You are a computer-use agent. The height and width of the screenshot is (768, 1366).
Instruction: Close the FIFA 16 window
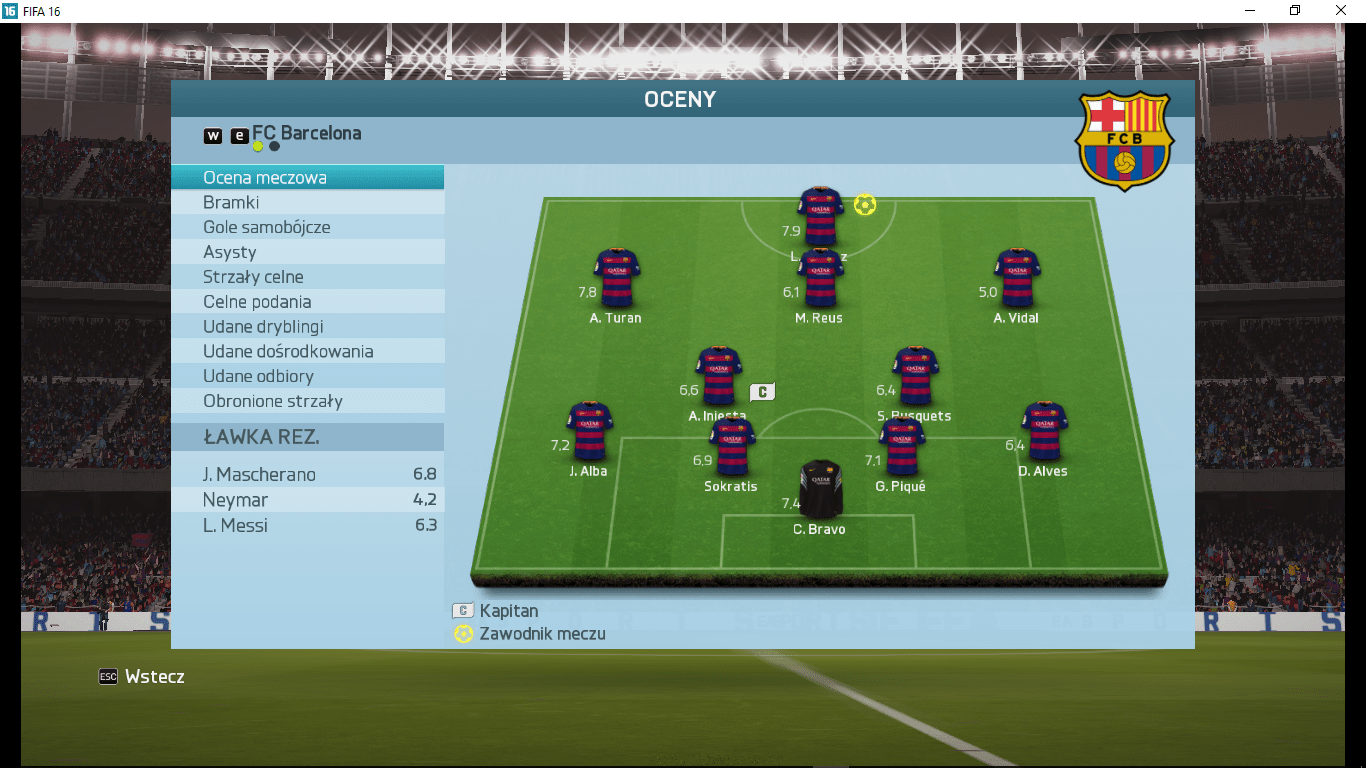[x=1341, y=11]
